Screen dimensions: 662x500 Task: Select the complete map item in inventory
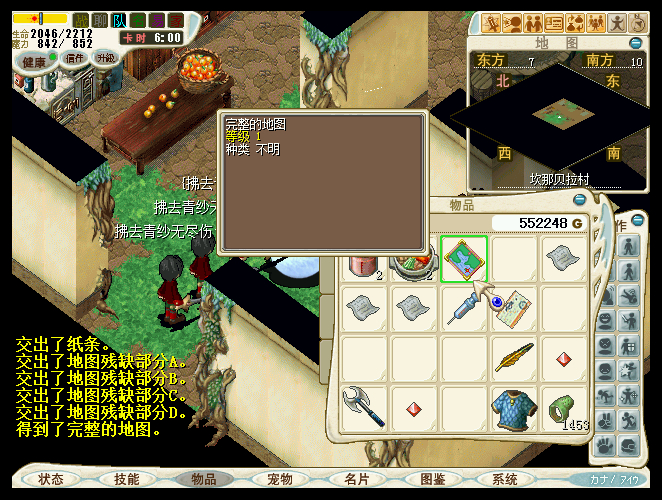464,259
